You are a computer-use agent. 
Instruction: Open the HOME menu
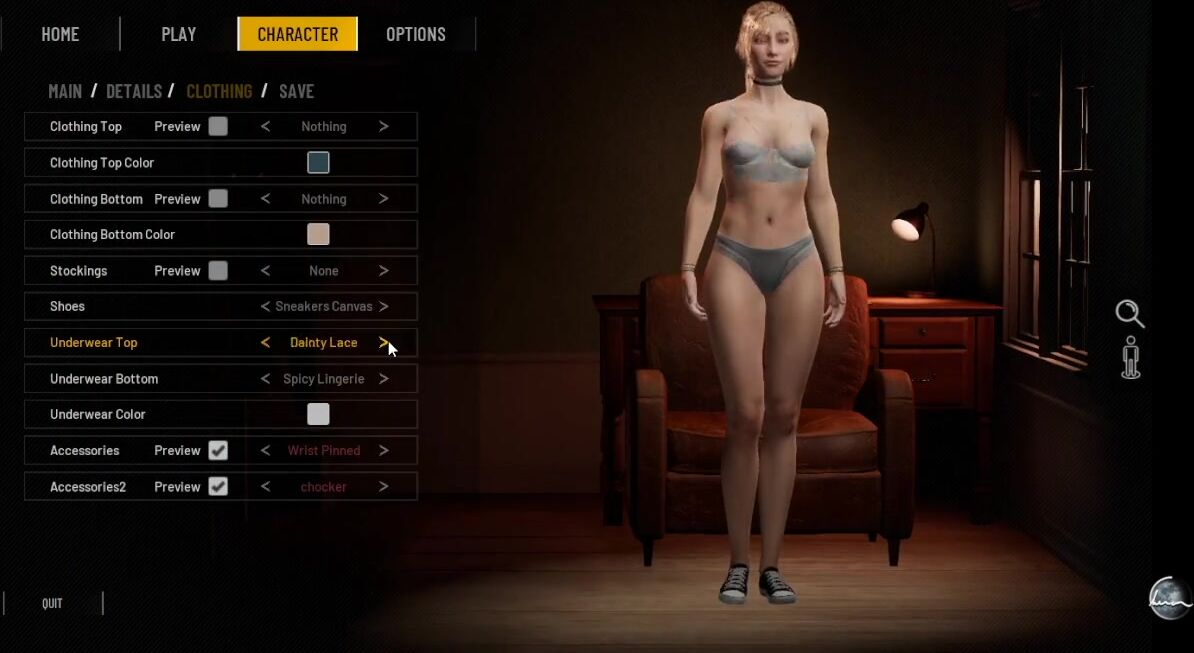(60, 34)
